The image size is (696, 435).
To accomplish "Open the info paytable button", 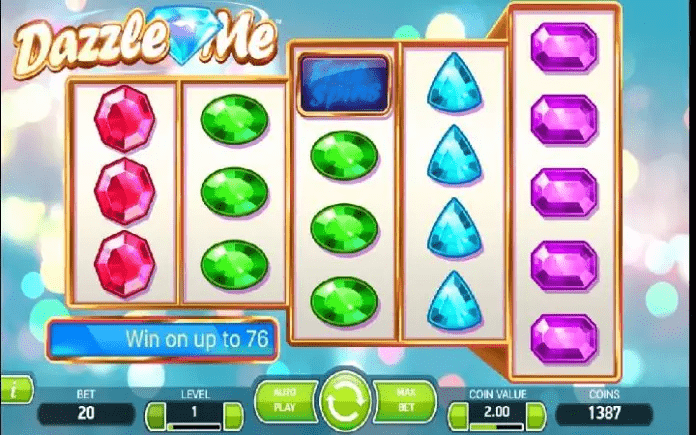I will 9,390.
